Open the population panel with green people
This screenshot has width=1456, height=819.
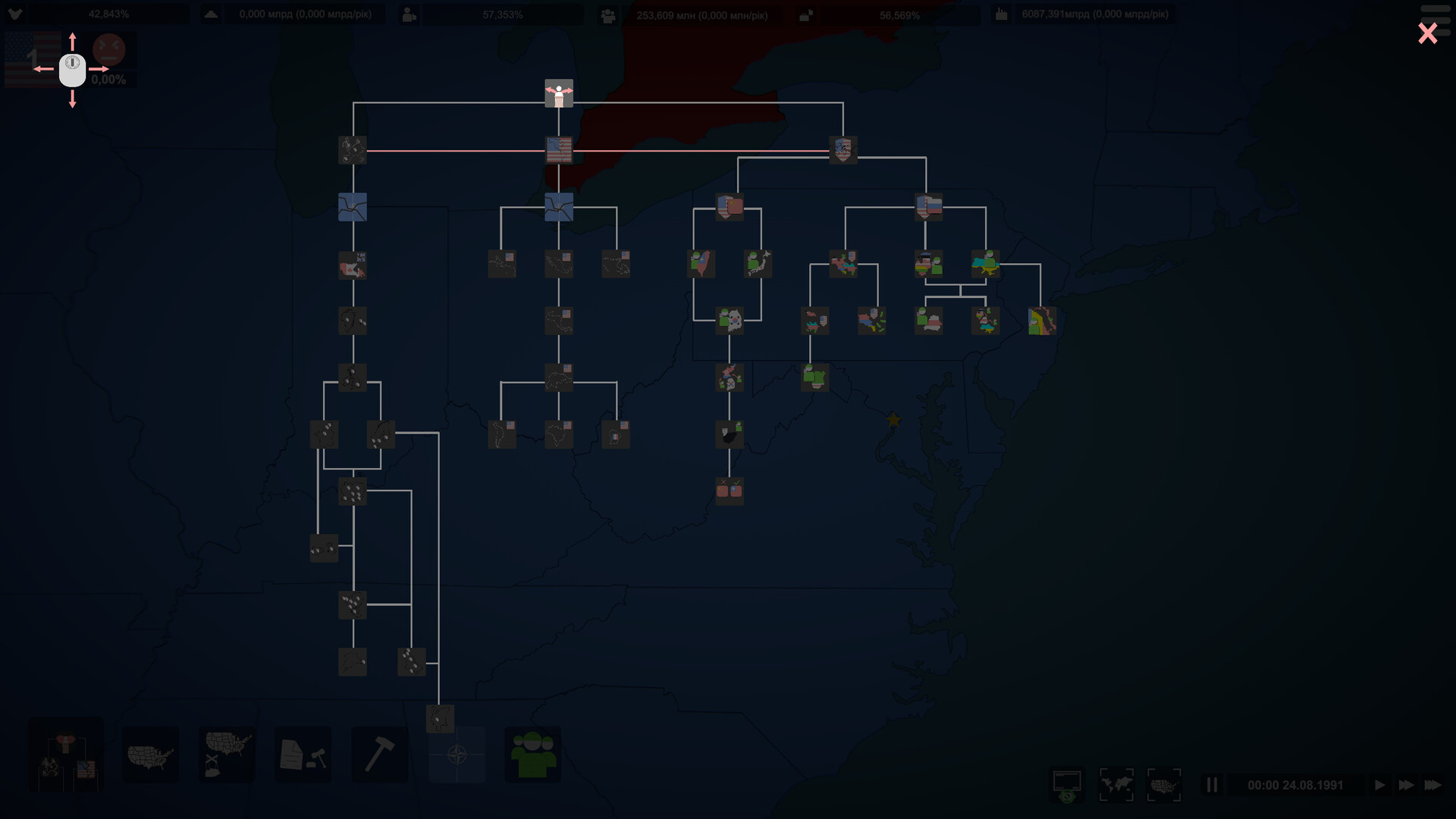coord(532,755)
